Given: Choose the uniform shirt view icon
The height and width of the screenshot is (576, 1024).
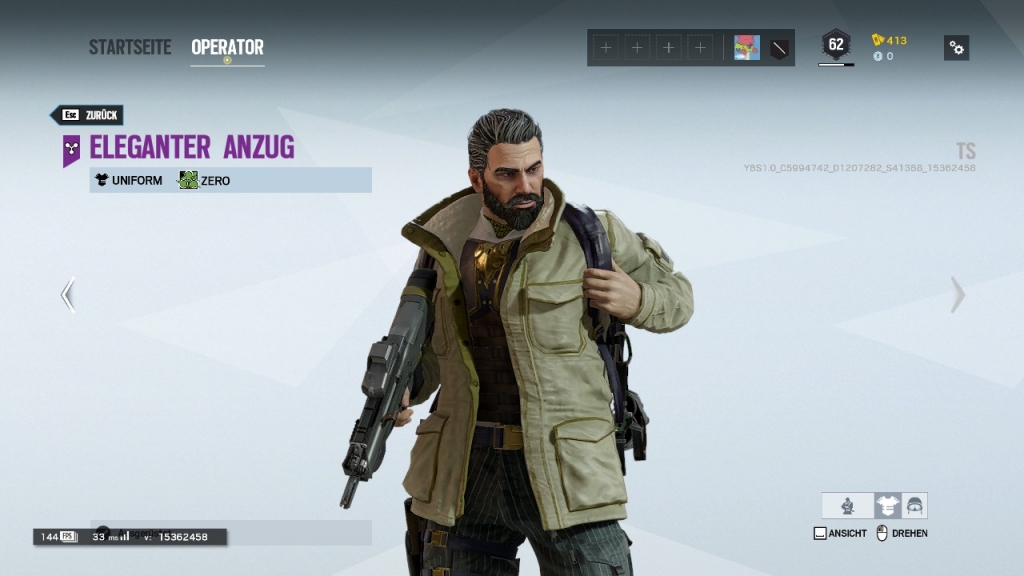Looking at the screenshot, I should [x=887, y=506].
